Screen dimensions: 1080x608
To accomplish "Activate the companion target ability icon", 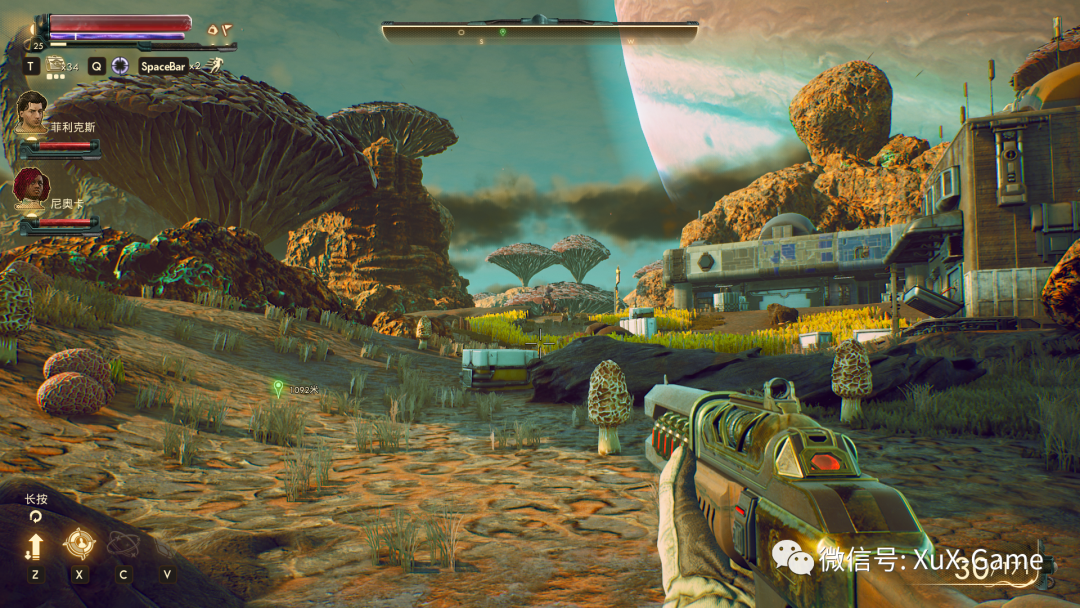I will [x=78, y=545].
